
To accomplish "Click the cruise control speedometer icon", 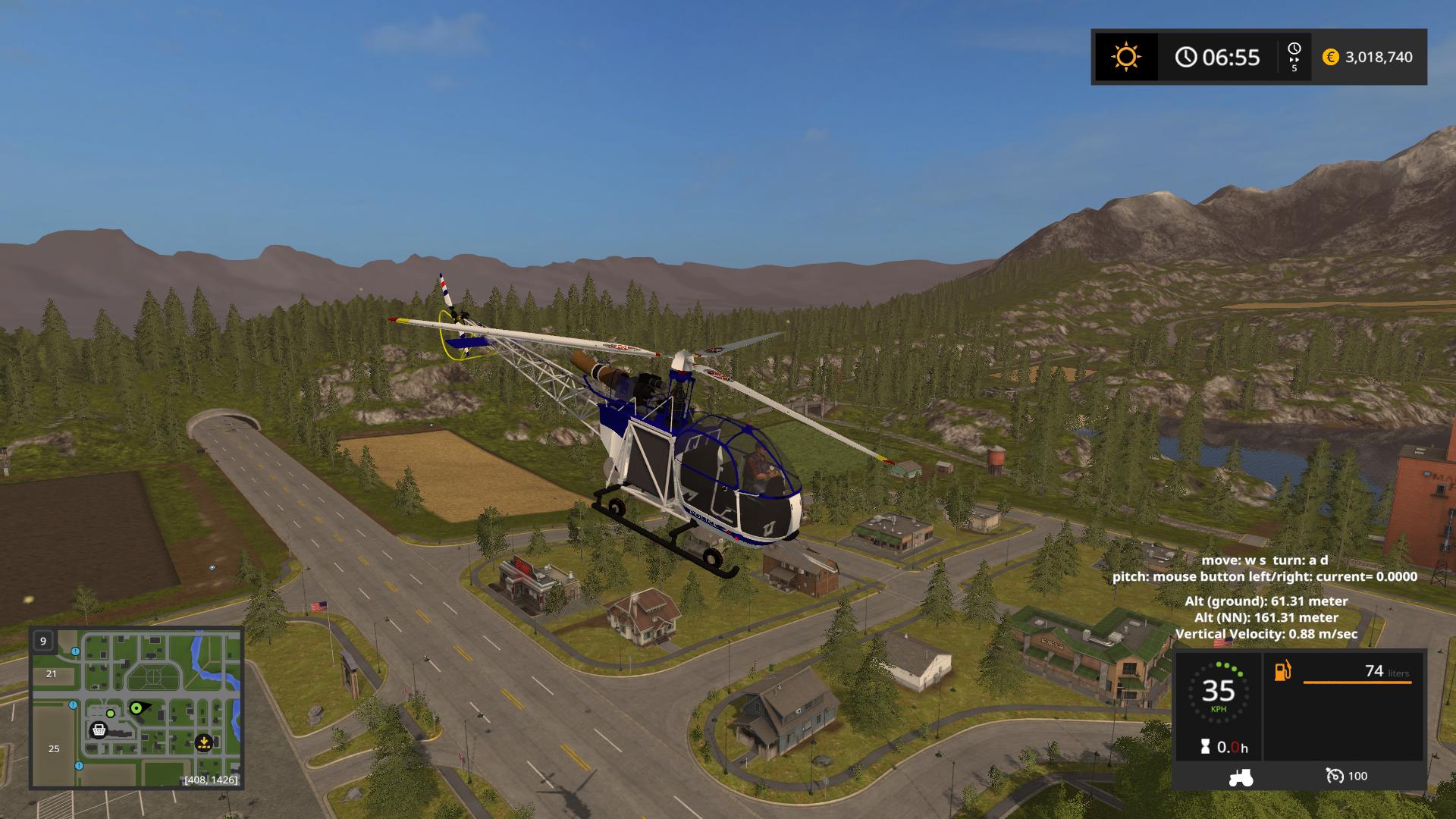I will [1334, 776].
